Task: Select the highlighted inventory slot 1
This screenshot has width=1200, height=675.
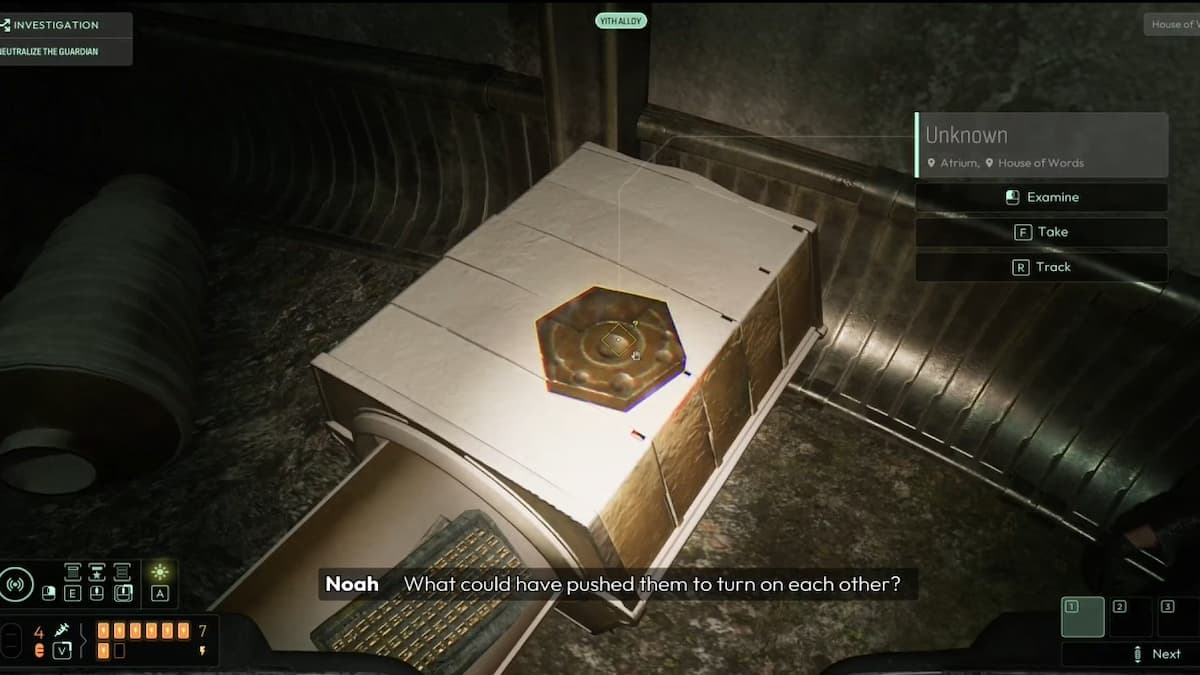Action: pyautogui.click(x=1082, y=617)
